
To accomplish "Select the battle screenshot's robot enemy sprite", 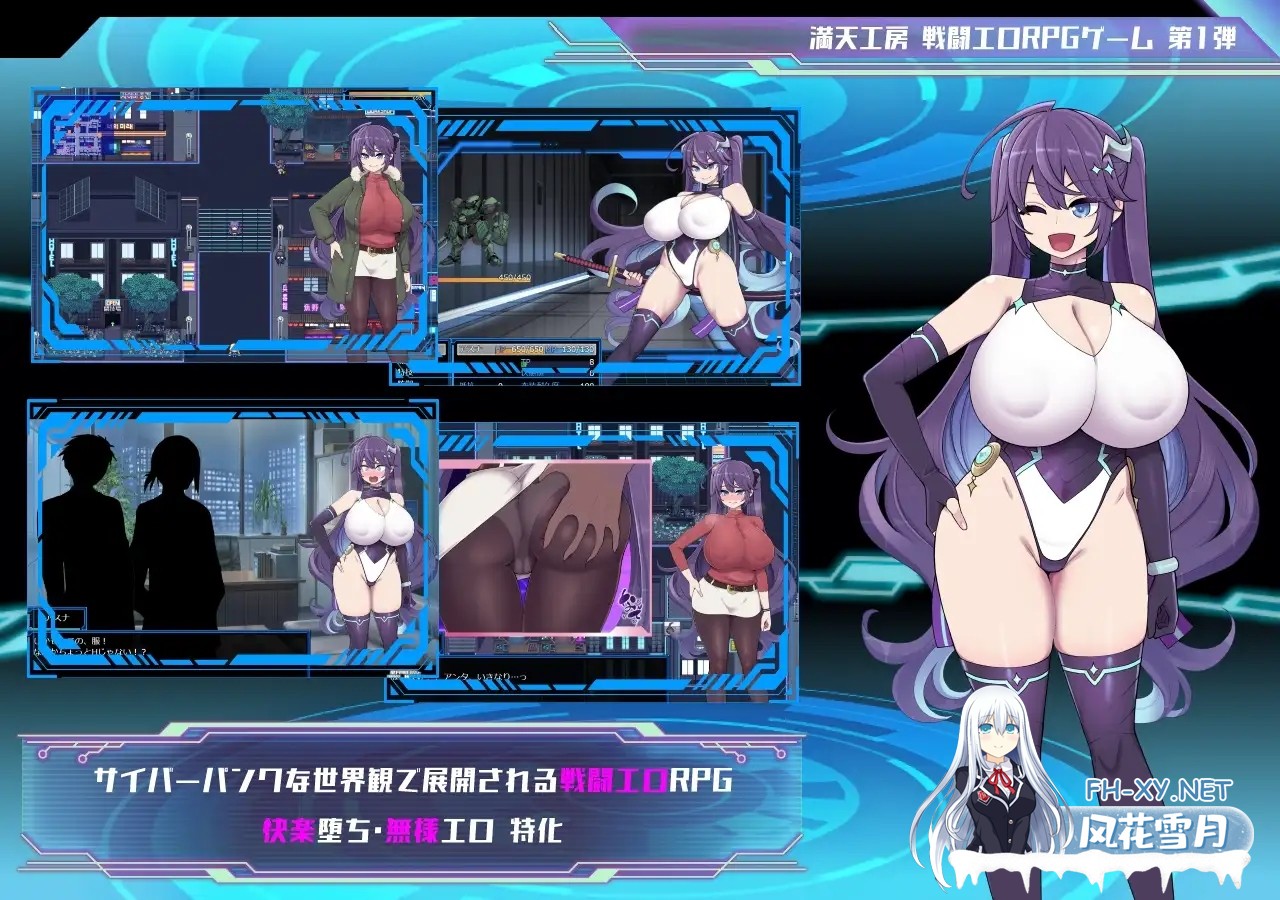I will (x=478, y=229).
